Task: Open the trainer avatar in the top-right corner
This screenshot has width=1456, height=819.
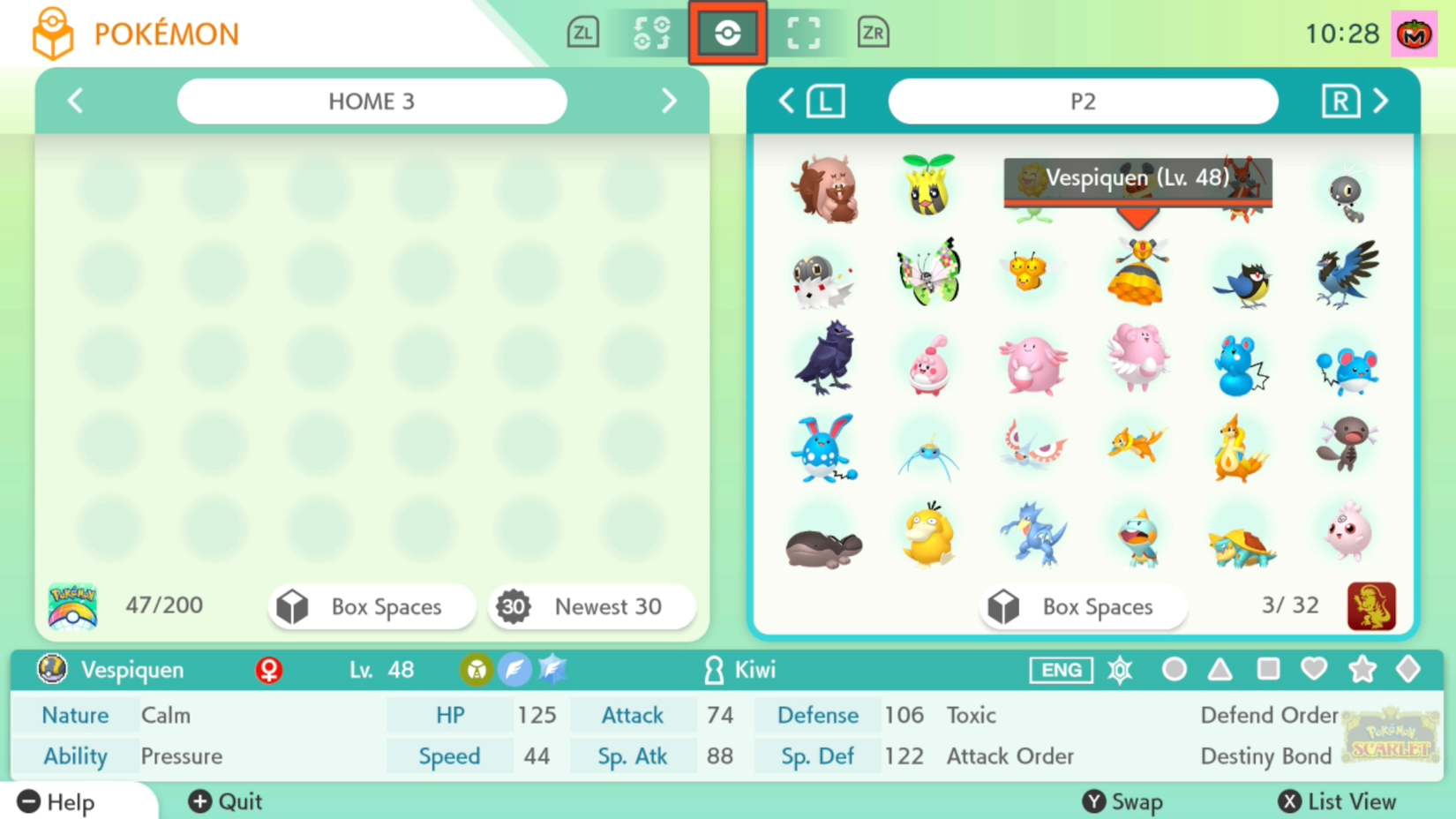Action: coord(1413,34)
